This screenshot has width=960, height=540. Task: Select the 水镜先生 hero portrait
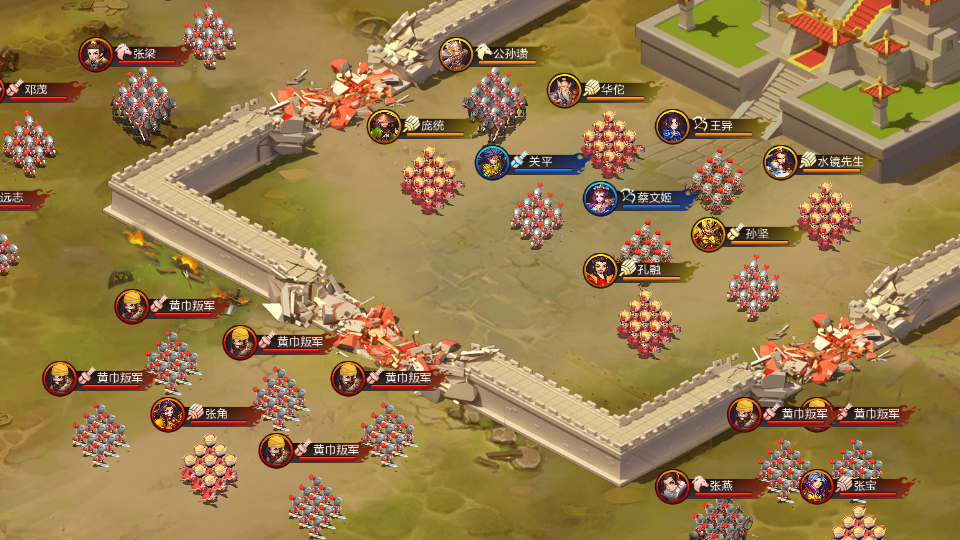click(780, 162)
